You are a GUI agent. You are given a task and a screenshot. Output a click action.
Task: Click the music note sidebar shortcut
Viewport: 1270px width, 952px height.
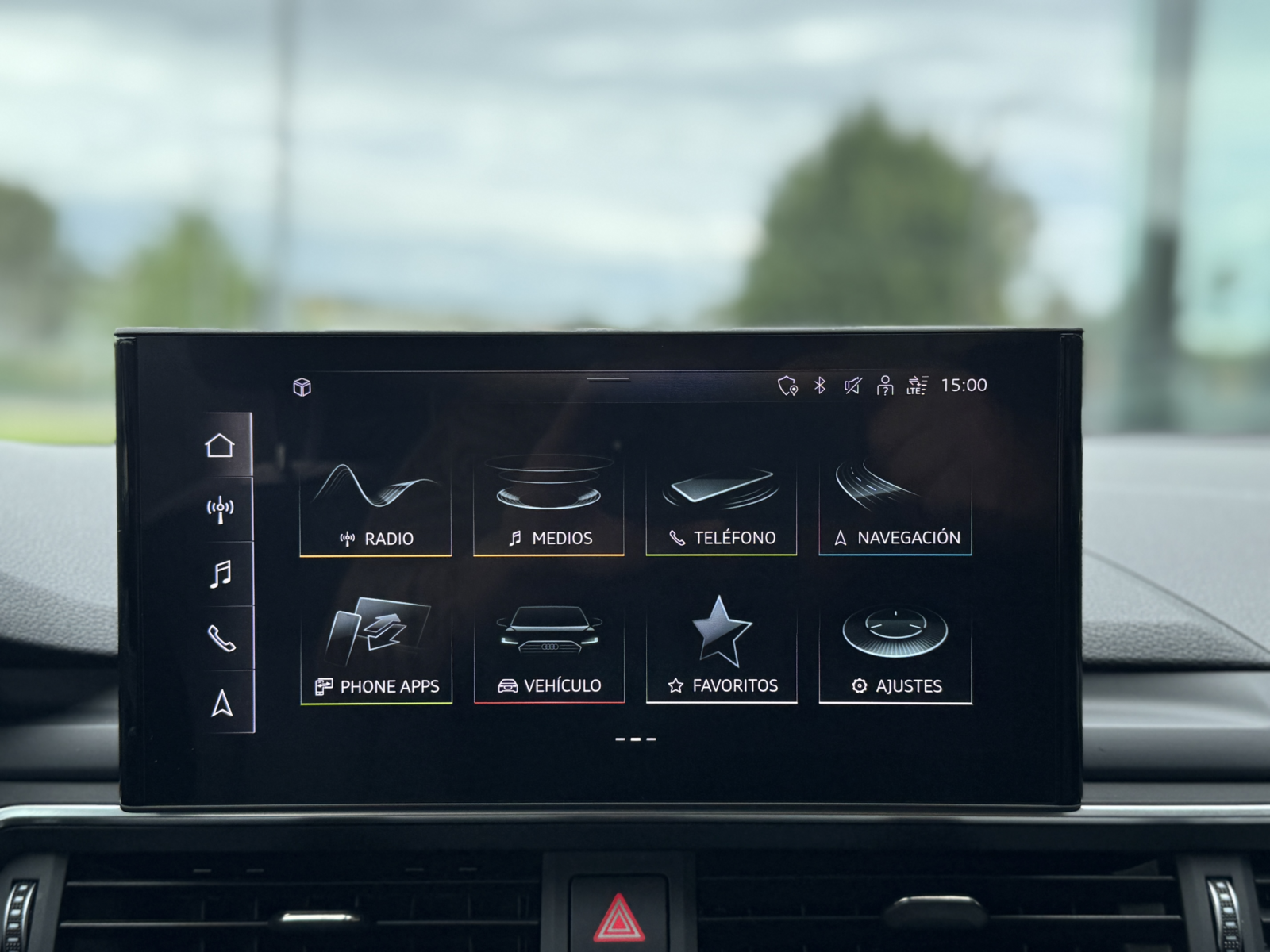point(220,574)
